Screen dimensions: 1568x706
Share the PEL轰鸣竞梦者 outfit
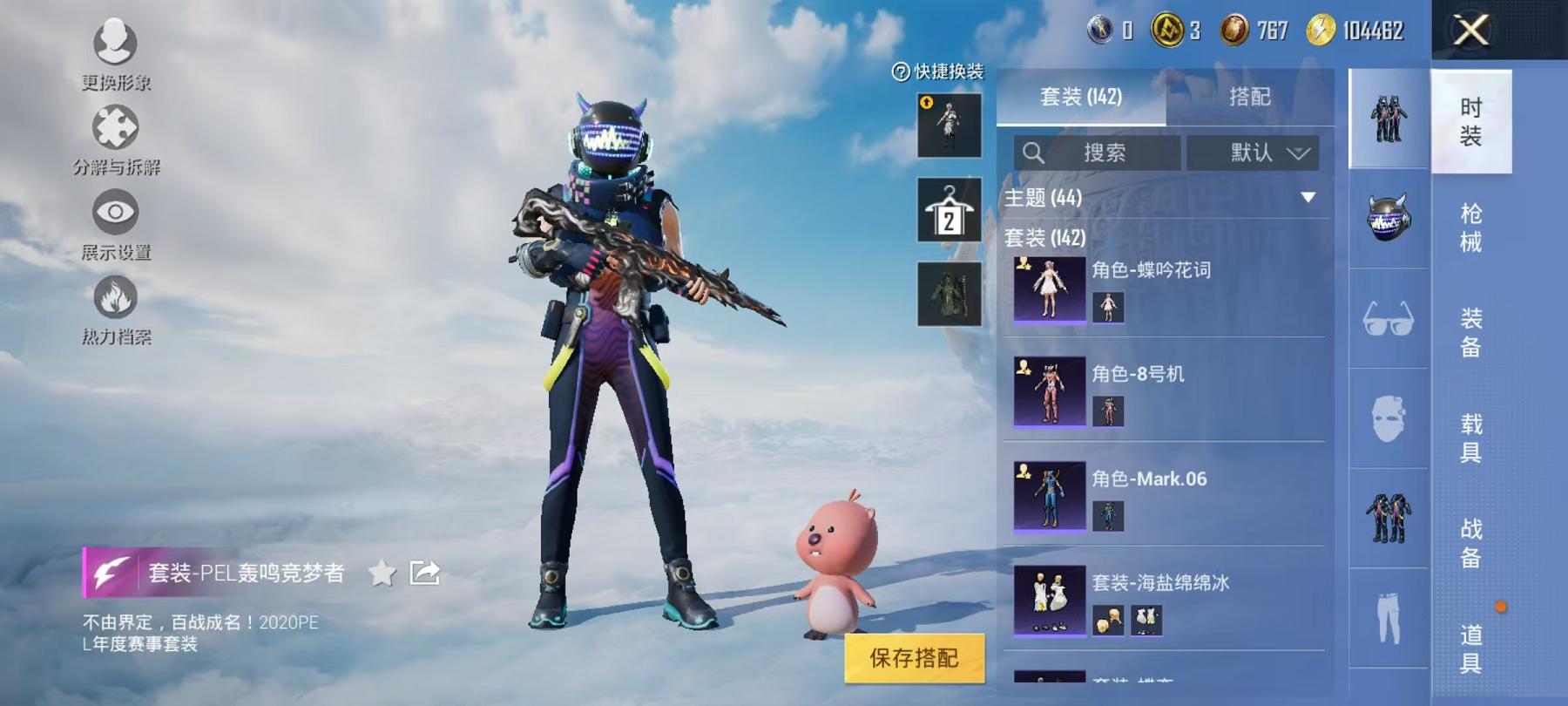424,572
